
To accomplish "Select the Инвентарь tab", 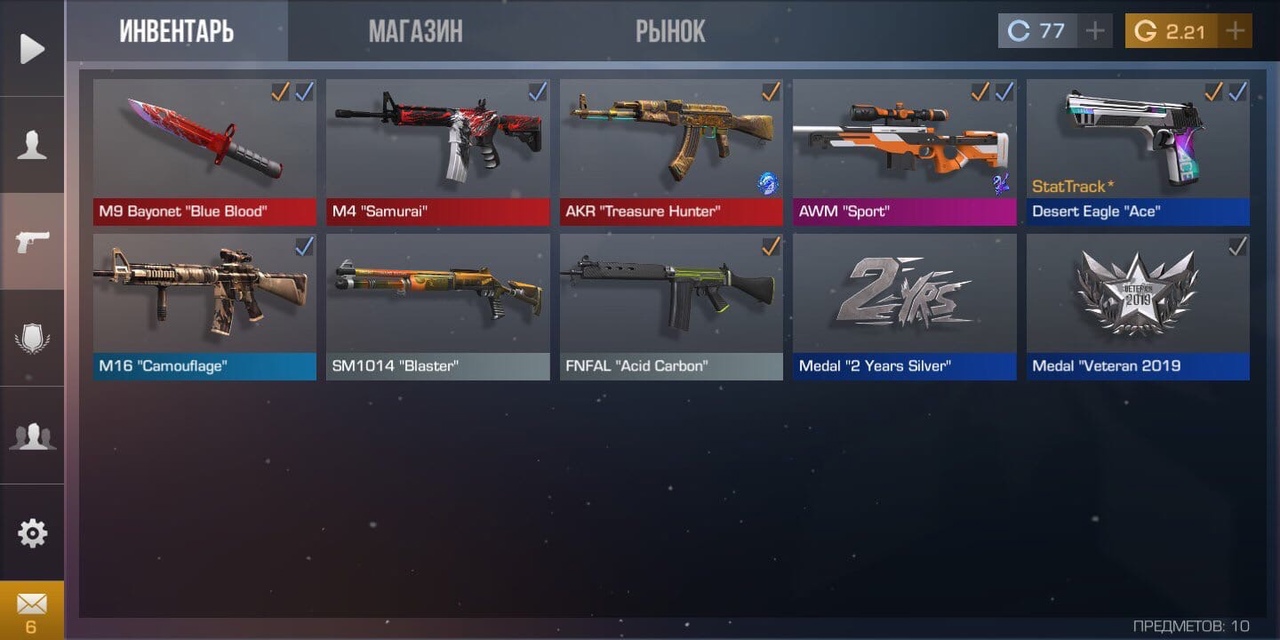I will (x=177, y=31).
